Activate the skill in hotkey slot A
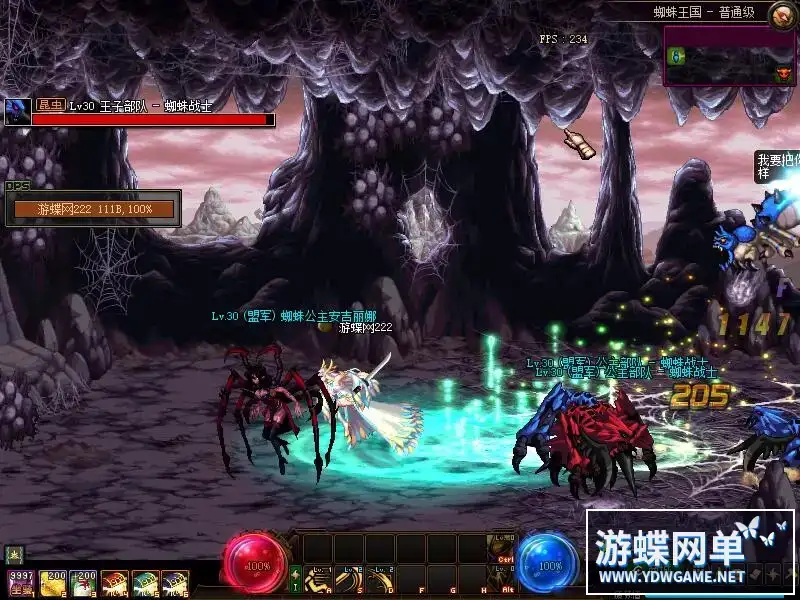 (318, 579)
